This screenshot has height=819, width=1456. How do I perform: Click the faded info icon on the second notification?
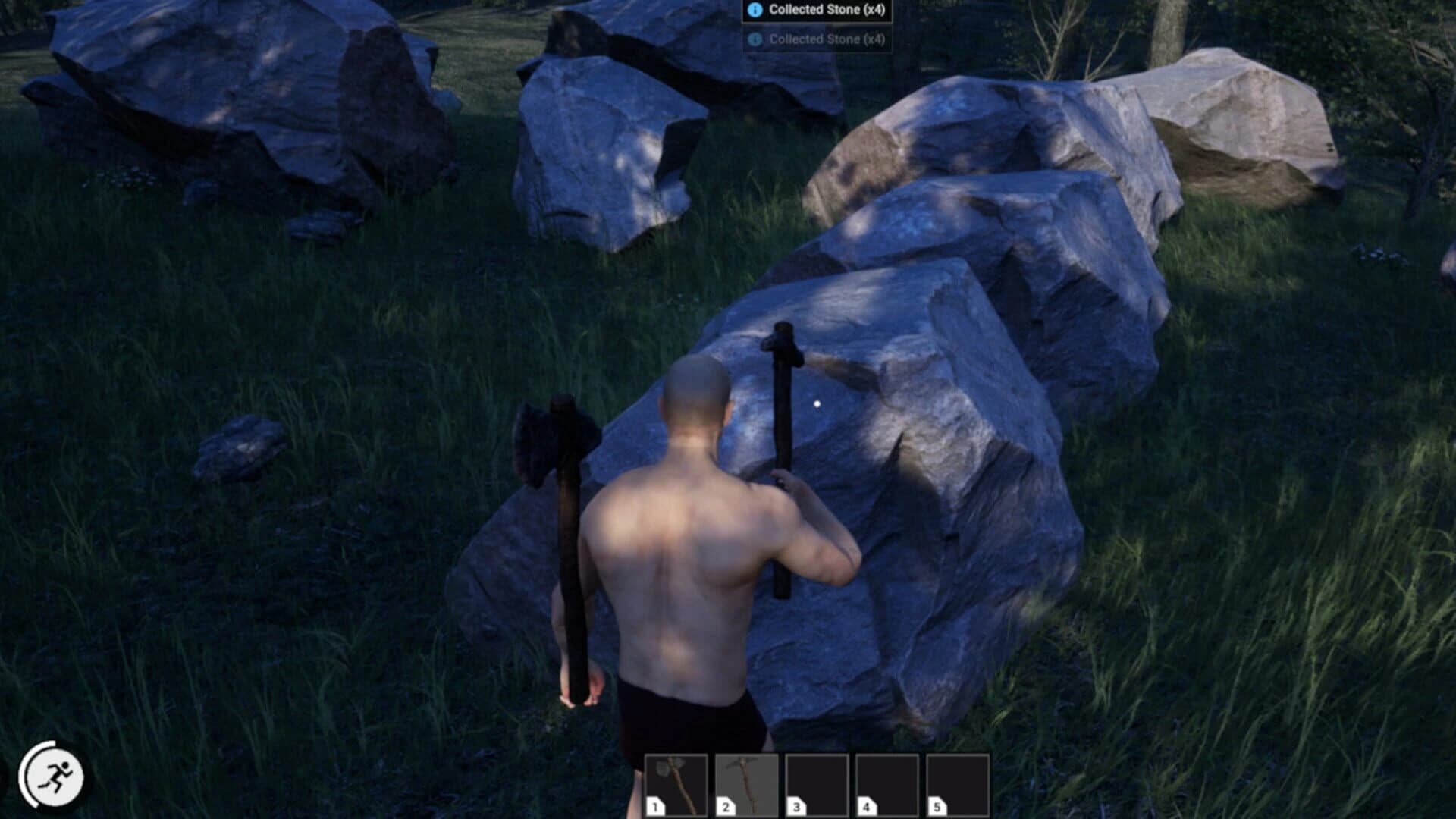point(754,39)
